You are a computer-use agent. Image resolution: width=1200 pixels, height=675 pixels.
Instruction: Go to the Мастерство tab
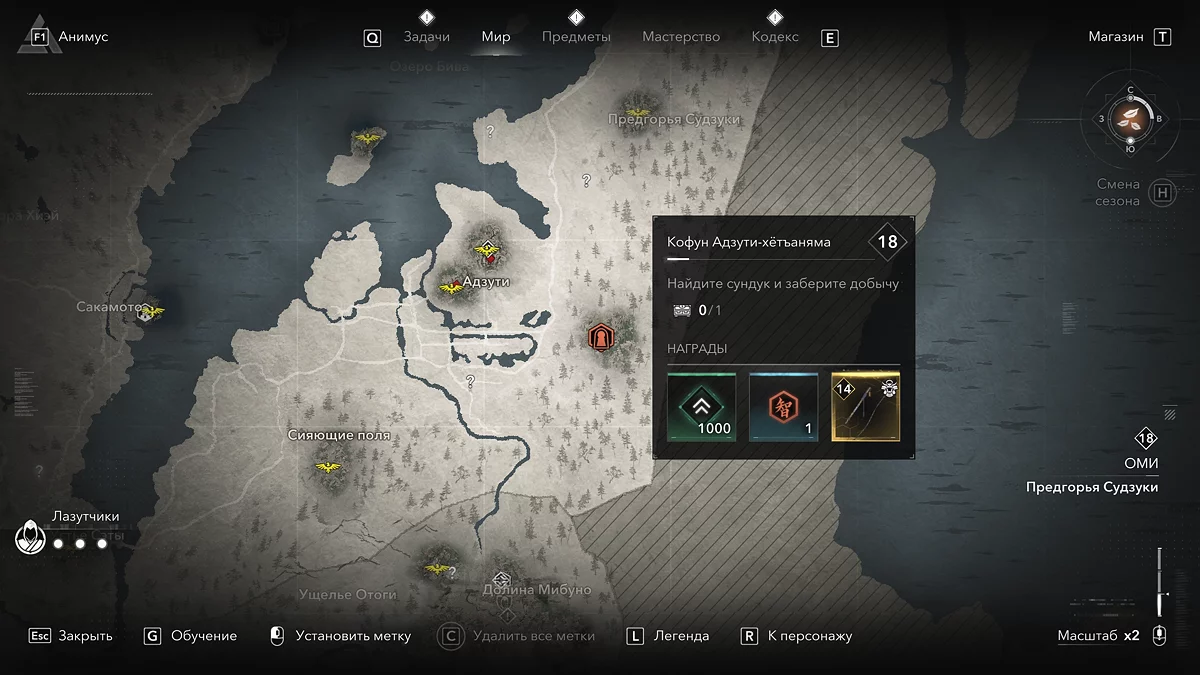[681, 37]
